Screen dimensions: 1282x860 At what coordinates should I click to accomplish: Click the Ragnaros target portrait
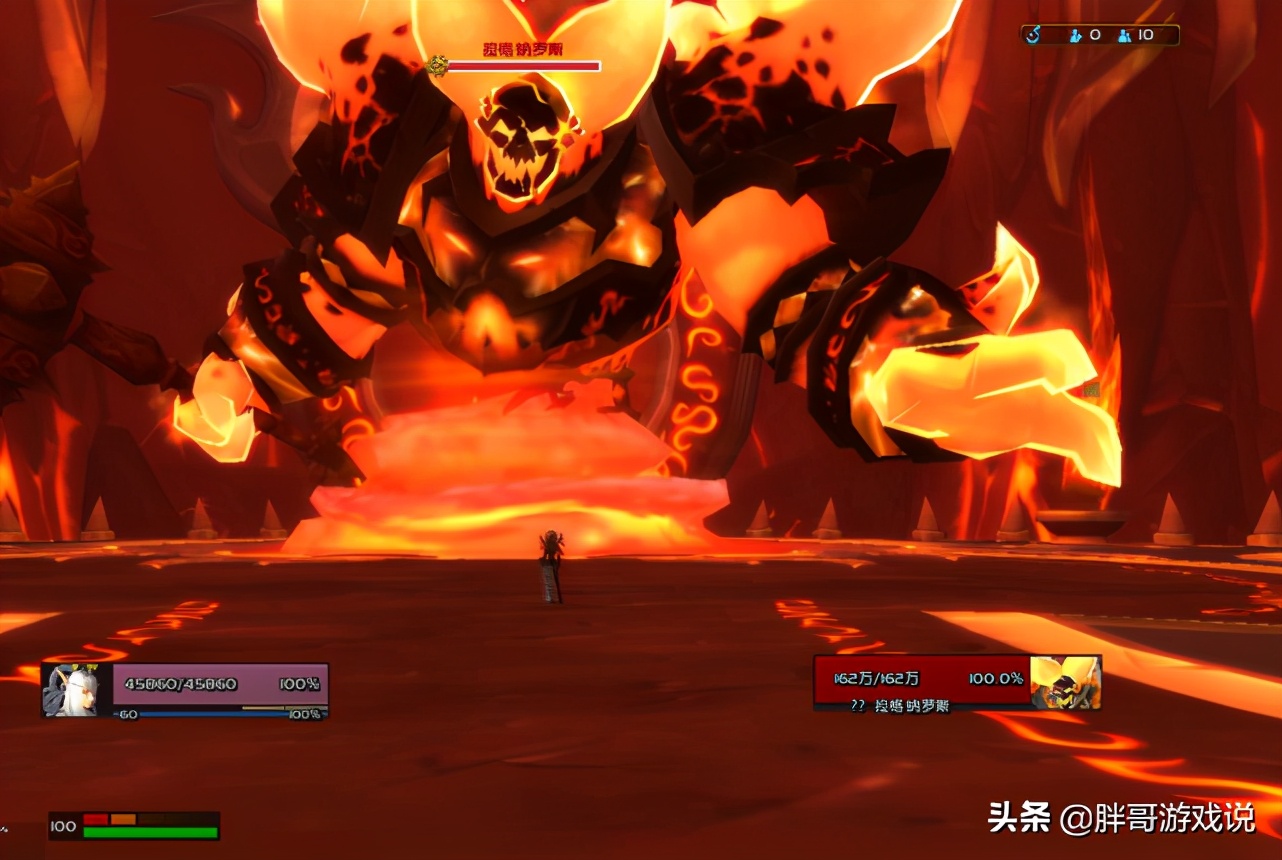coord(1066,682)
